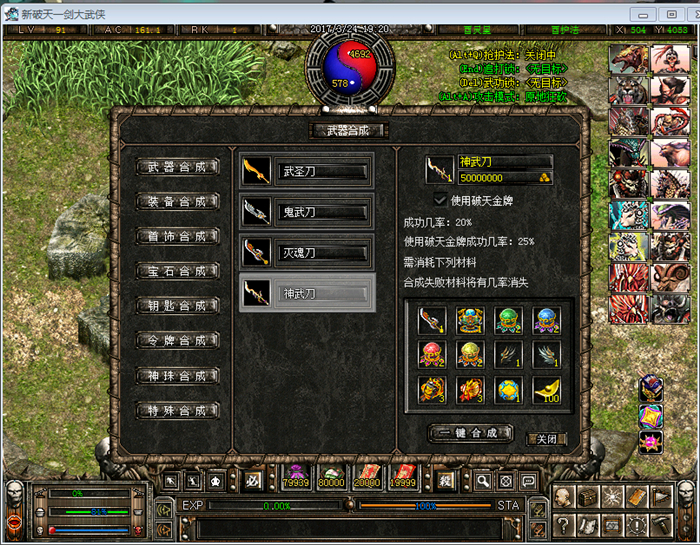
Task: Switch to 令牌合成 token synthesis
Action: pyautogui.click(x=178, y=341)
